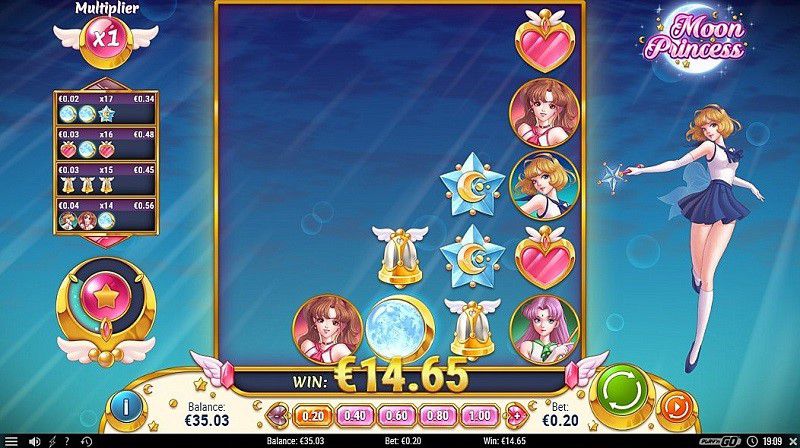Decrease bet with the left arrow
Image resolution: width=800 pixels, height=448 pixels.
coord(277,416)
